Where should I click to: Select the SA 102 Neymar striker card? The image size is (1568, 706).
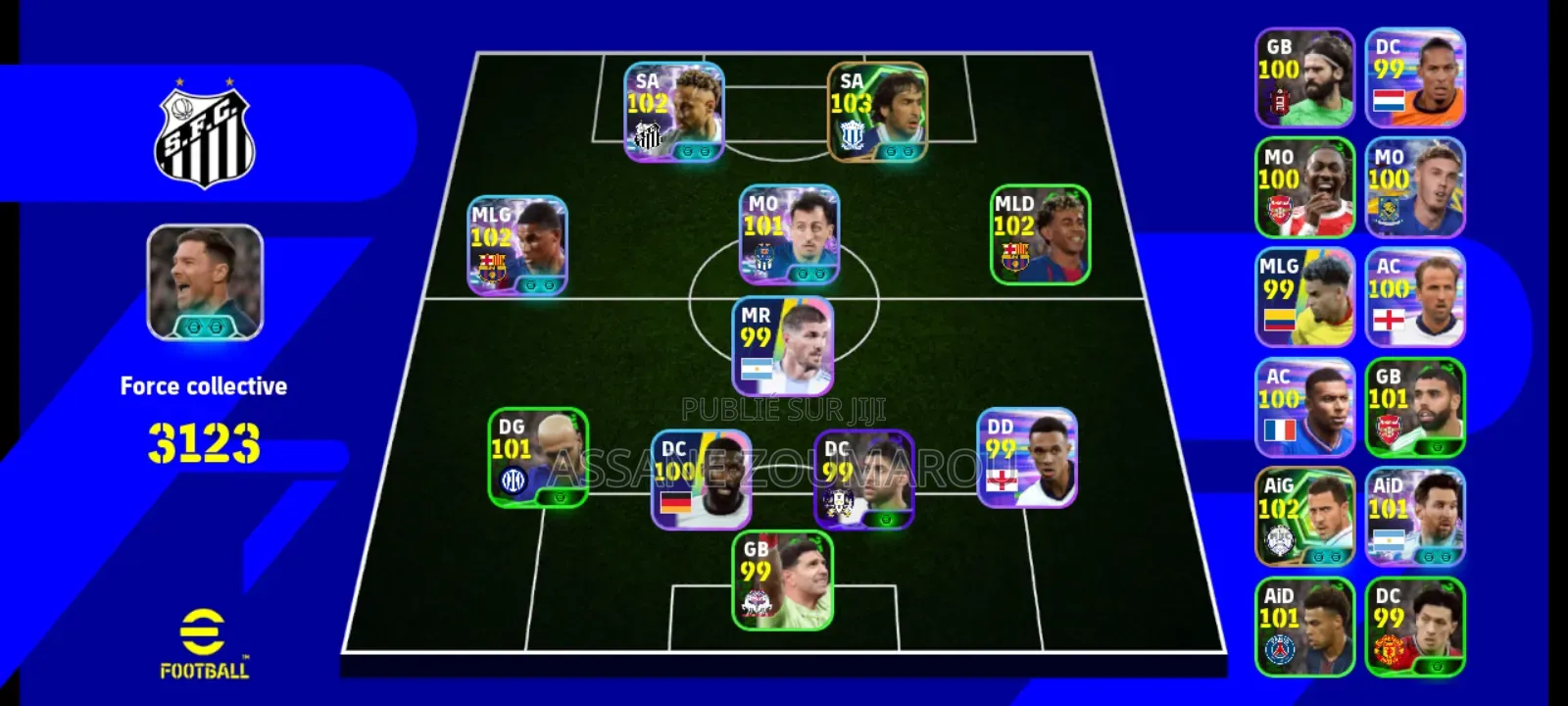tap(674, 111)
